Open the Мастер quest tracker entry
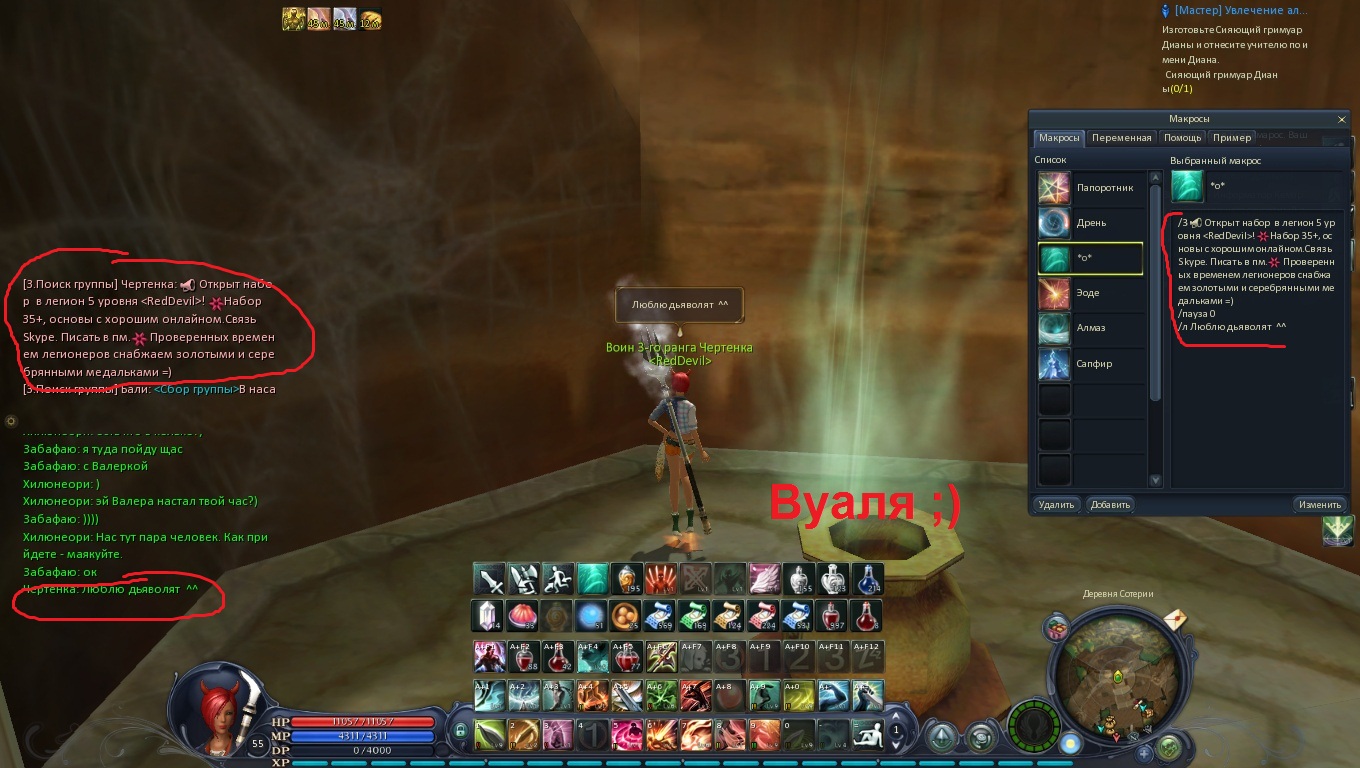 coord(1240,10)
